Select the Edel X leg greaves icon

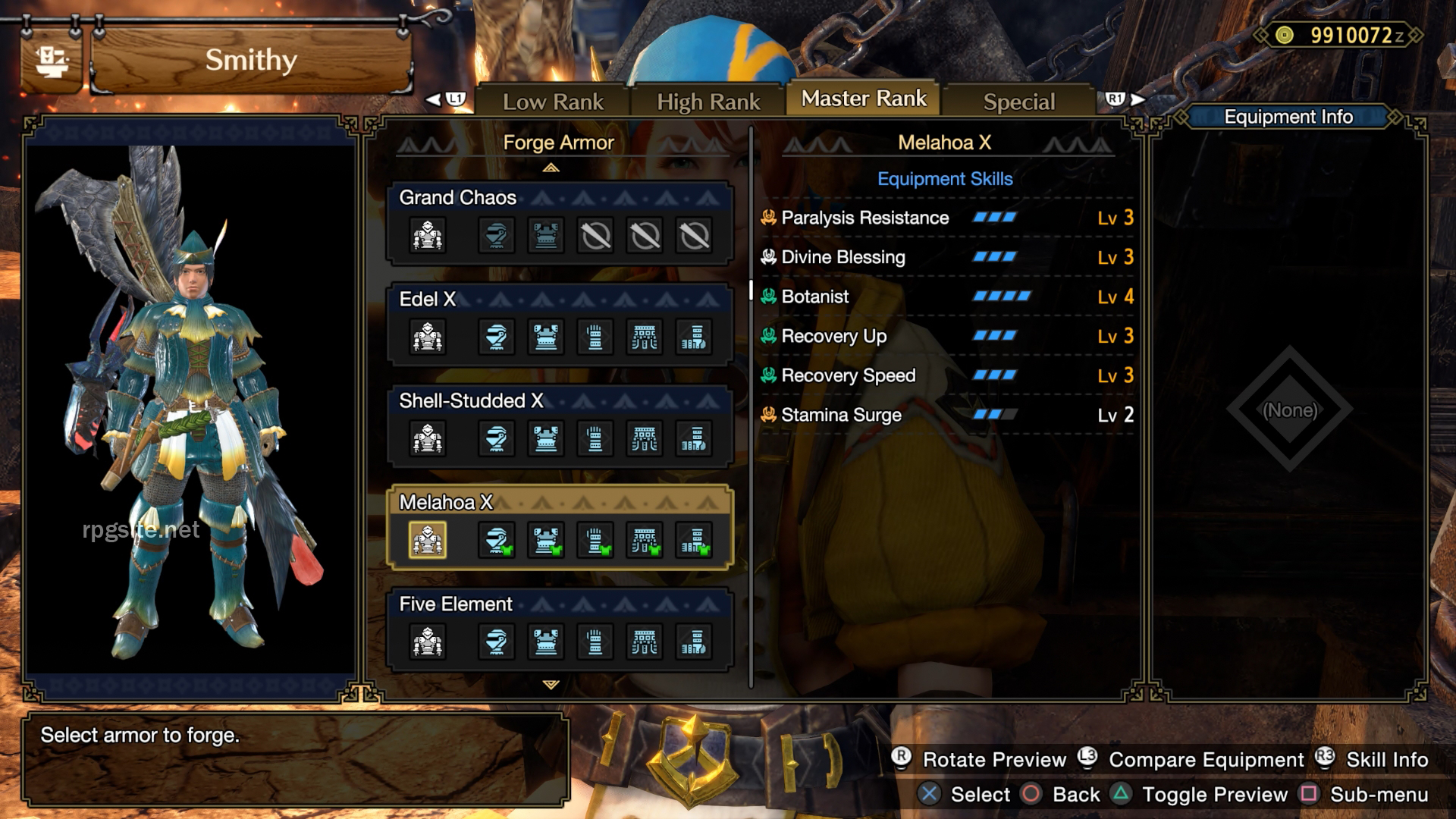tap(692, 337)
